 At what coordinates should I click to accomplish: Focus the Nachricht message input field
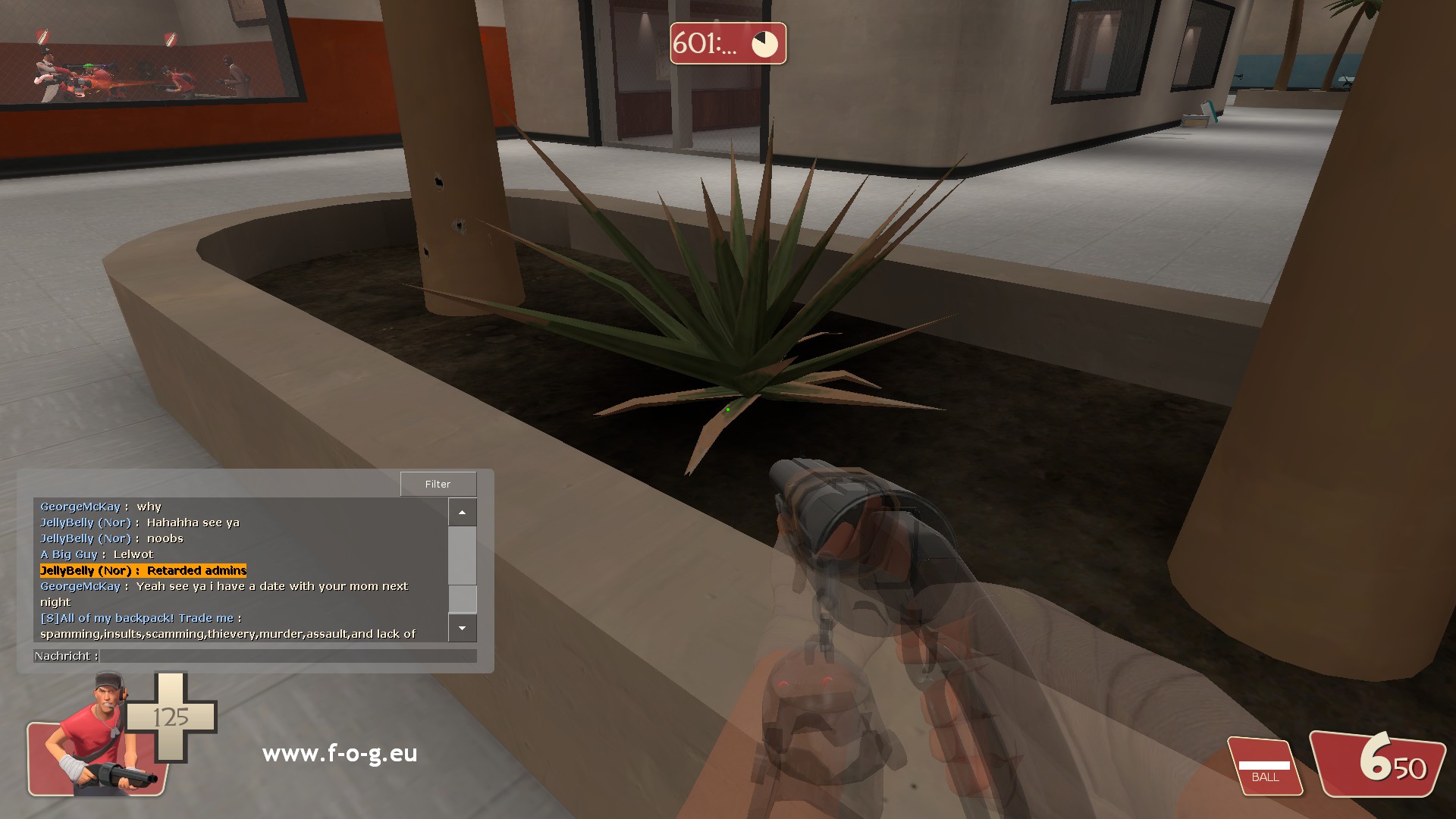(x=288, y=656)
